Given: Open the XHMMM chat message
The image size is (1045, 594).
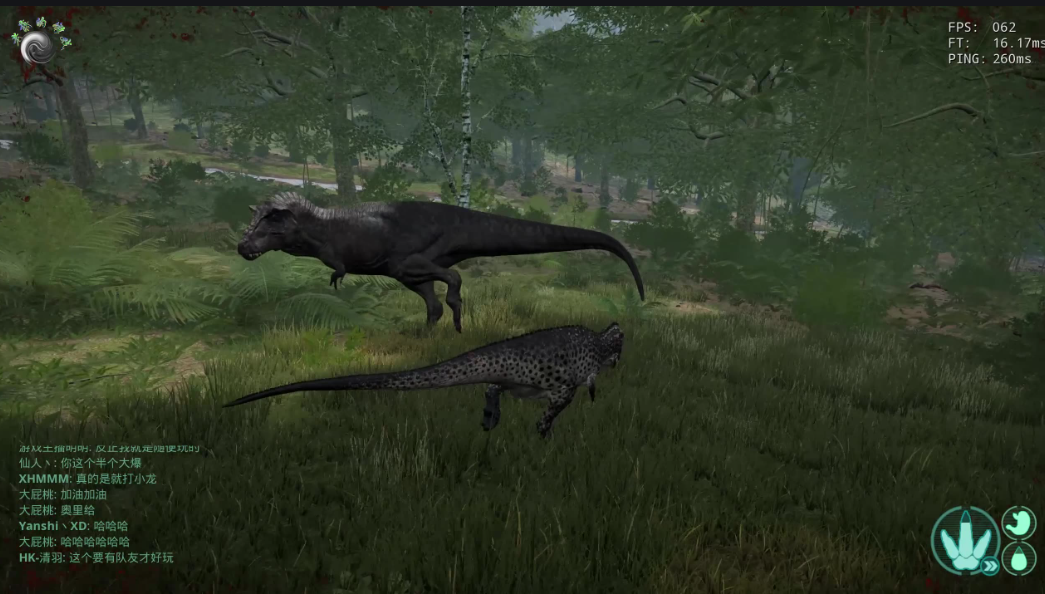Looking at the screenshot, I should point(87,479).
